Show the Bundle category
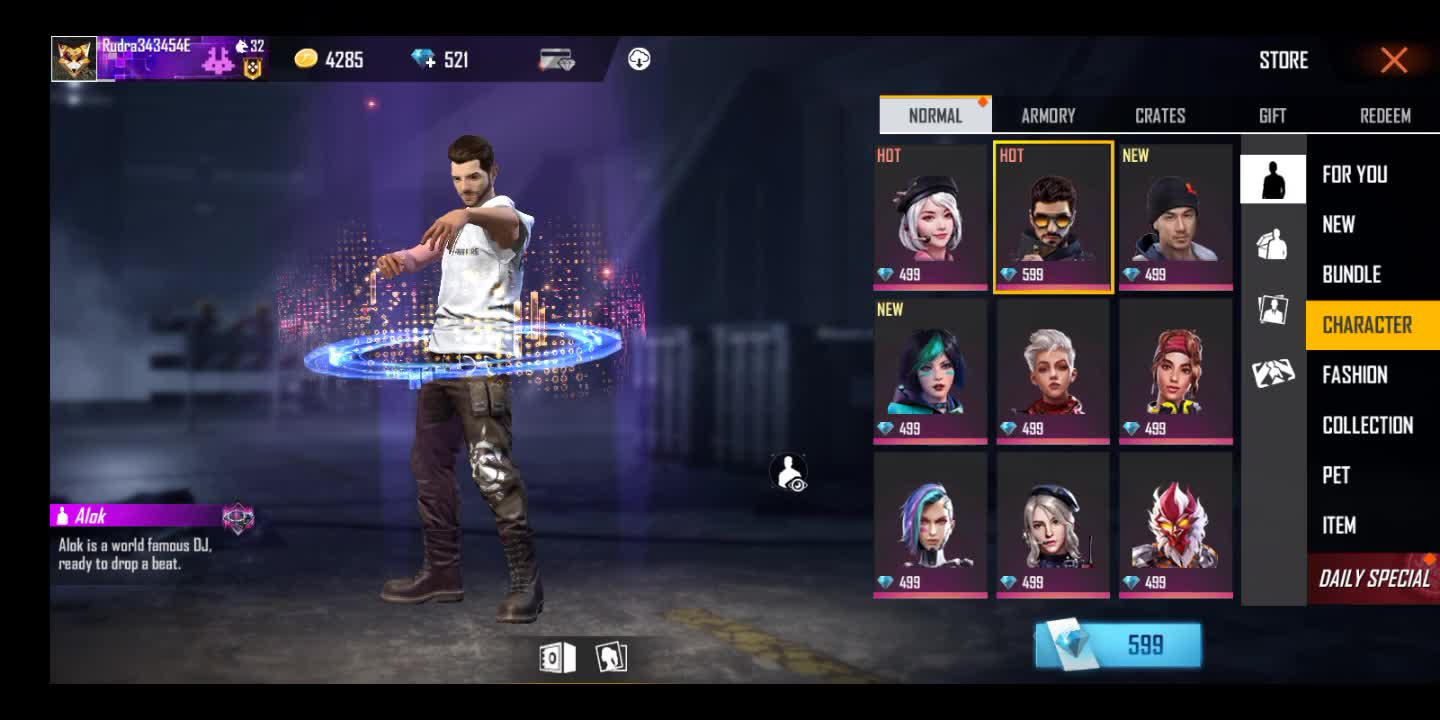The height and width of the screenshot is (720, 1440). (x=1352, y=275)
